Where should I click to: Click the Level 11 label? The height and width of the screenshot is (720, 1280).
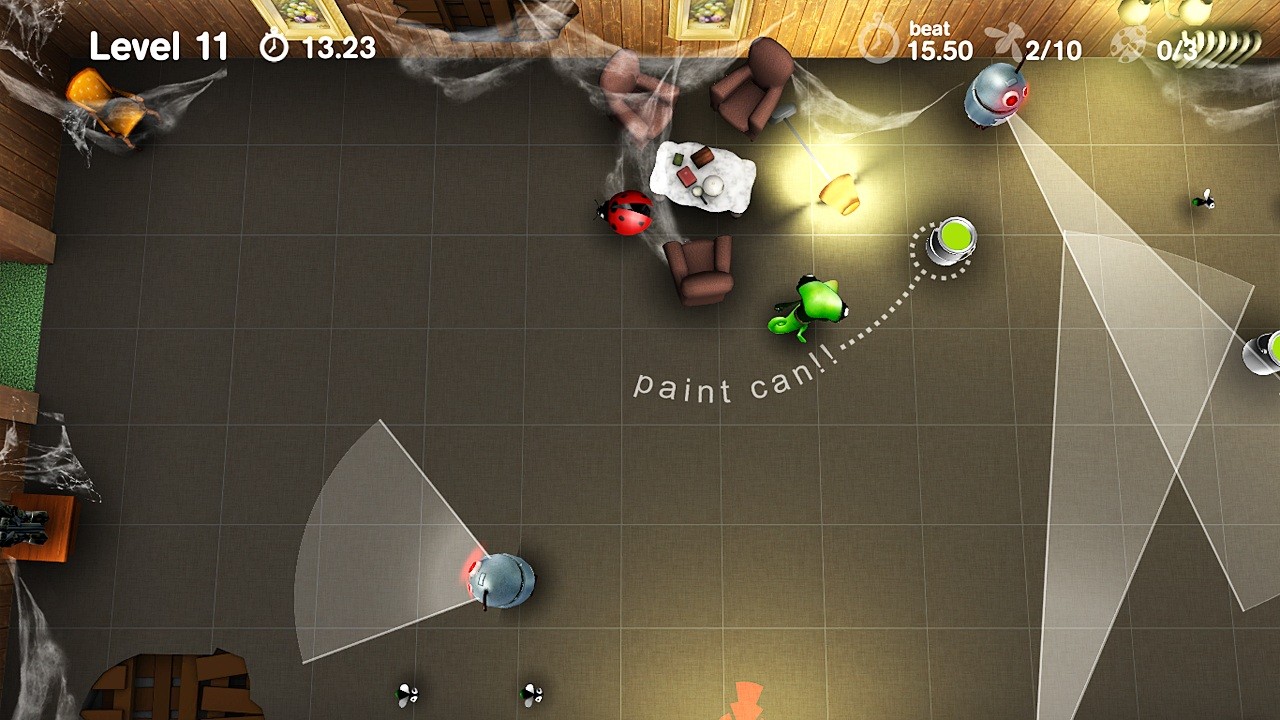pyautogui.click(x=158, y=46)
